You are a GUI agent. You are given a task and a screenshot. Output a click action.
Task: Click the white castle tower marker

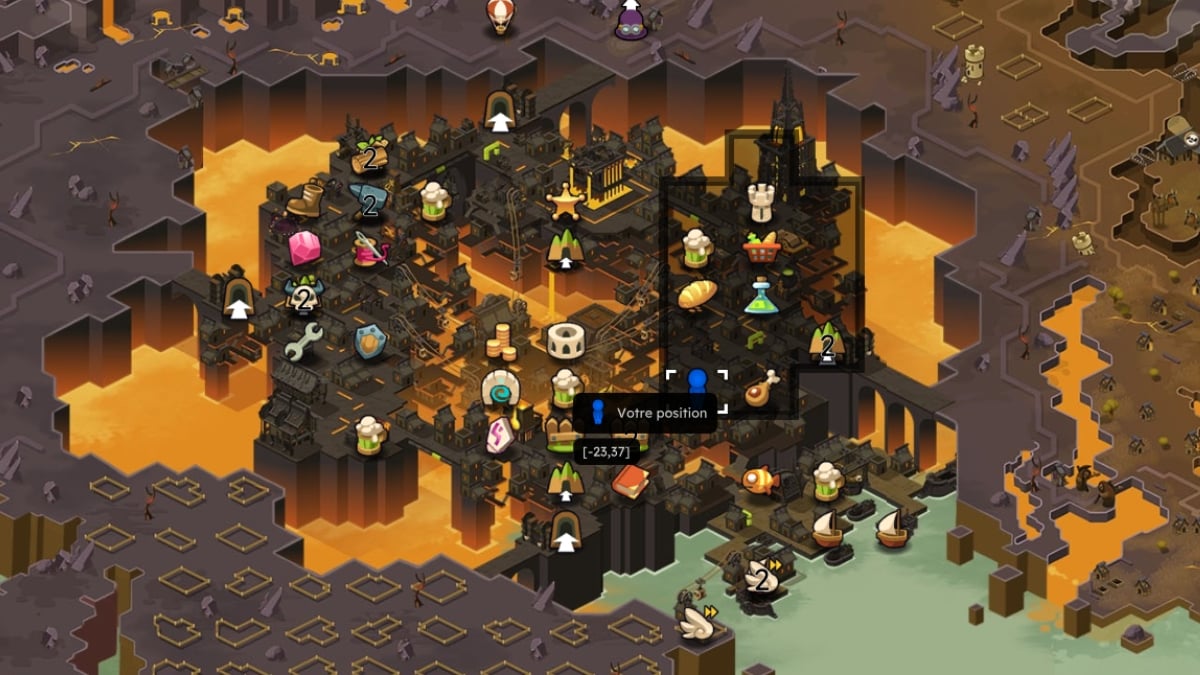tap(763, 202)
